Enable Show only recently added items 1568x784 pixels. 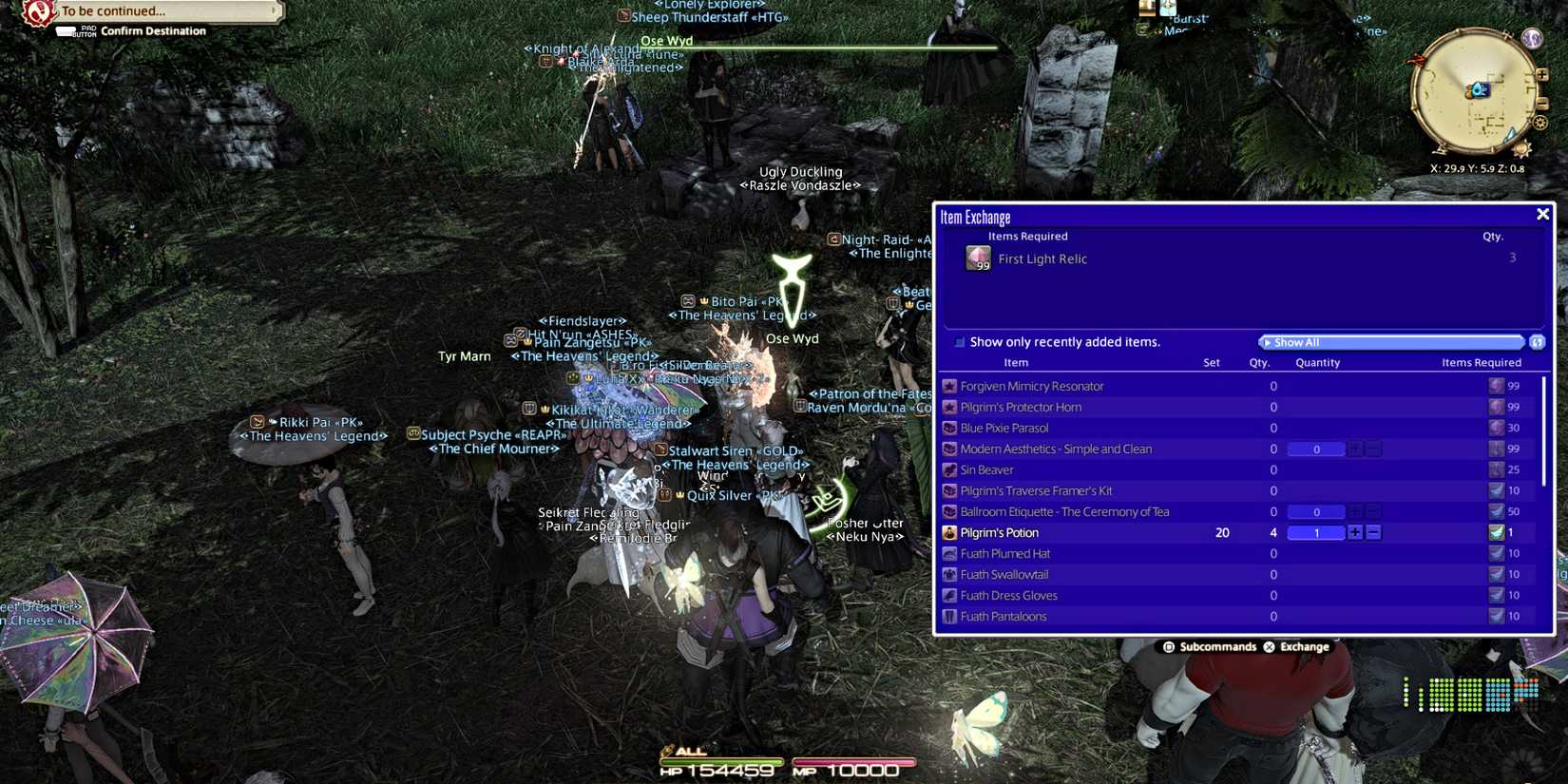click(960, 341)
